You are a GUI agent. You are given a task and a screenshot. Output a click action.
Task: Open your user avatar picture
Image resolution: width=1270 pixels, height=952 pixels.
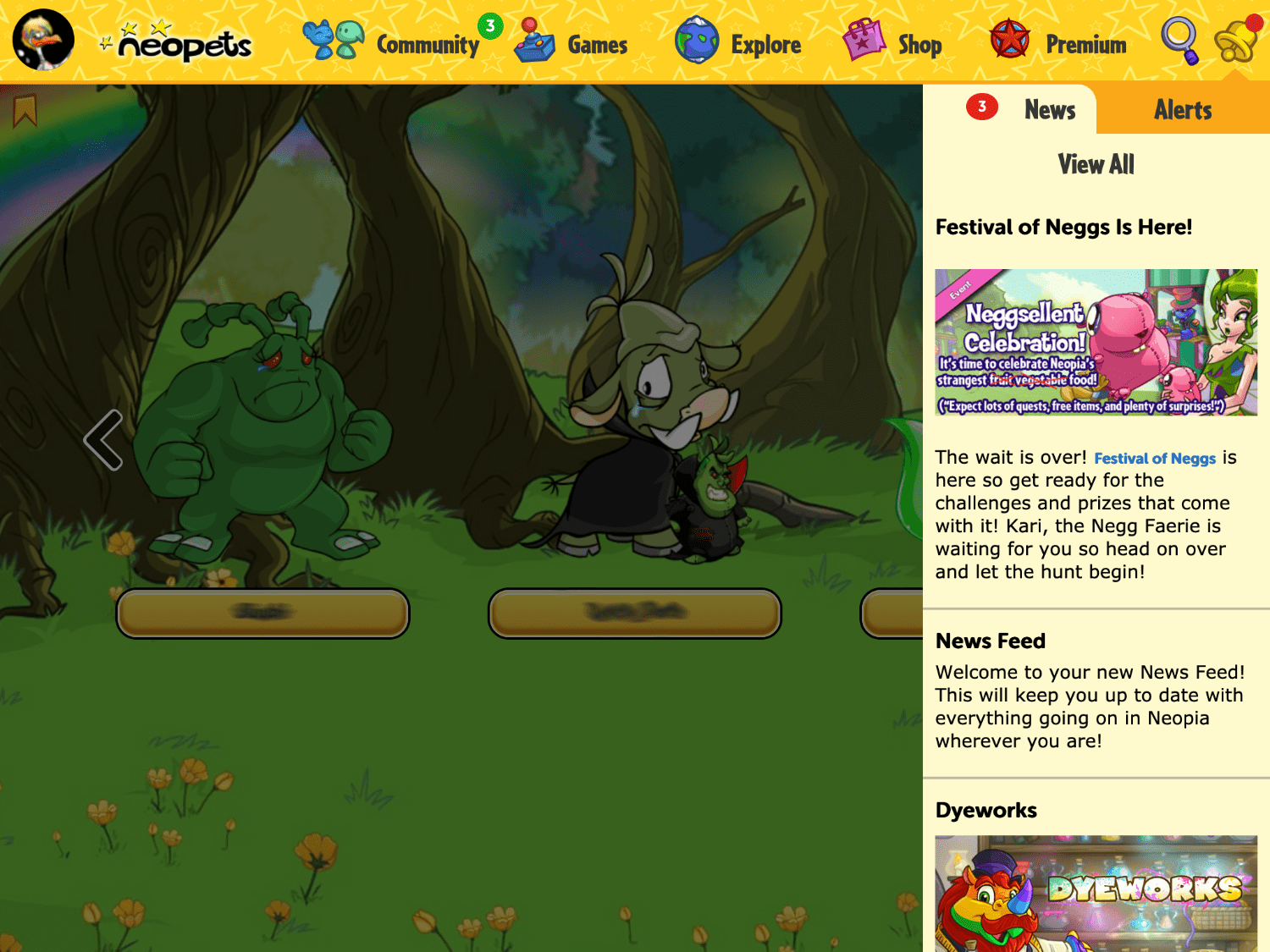(x=42, y=40)
